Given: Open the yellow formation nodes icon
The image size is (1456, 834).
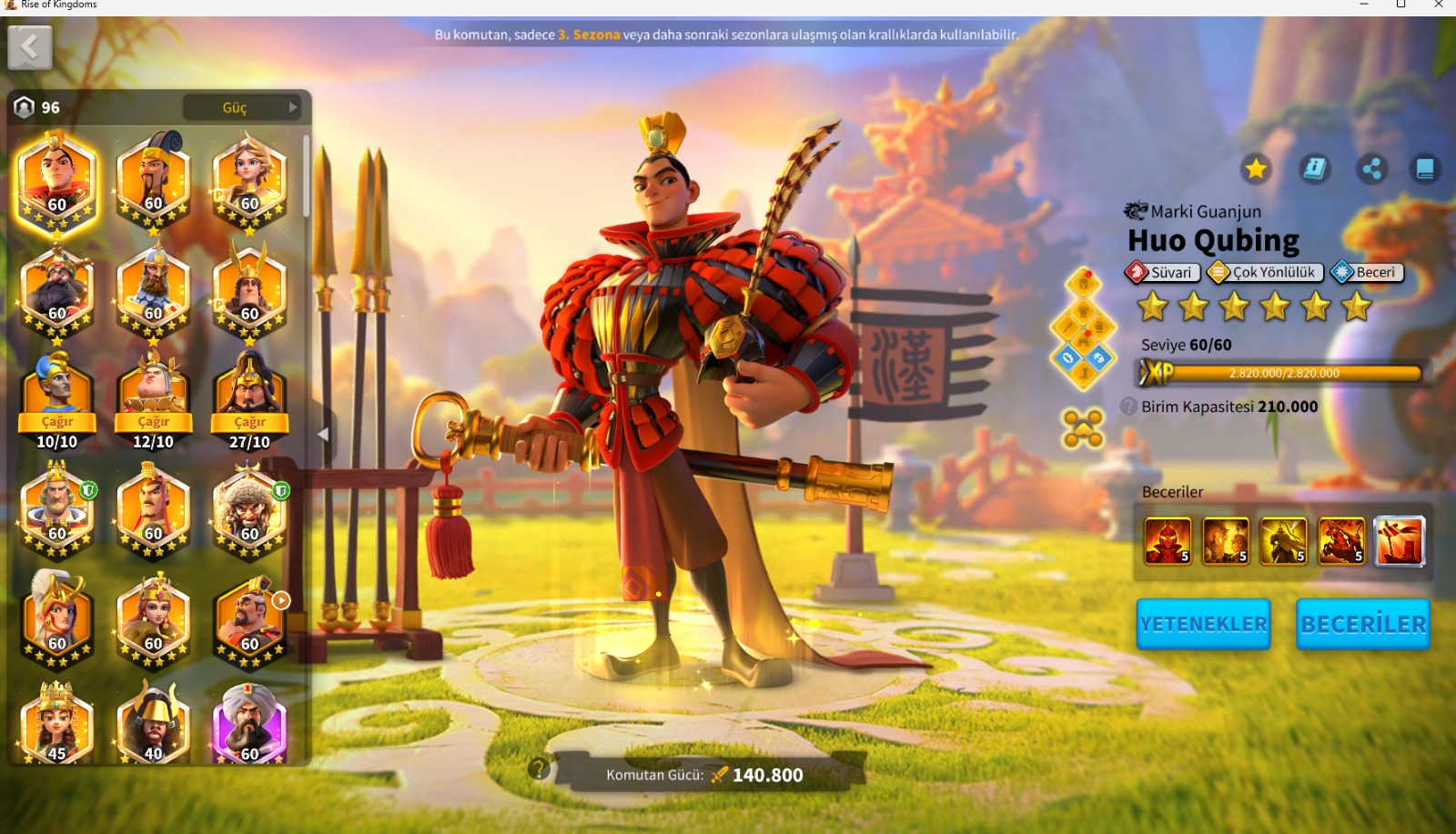Looking at the screenshot, I should pyautogui.click(x=1083, y=428).
